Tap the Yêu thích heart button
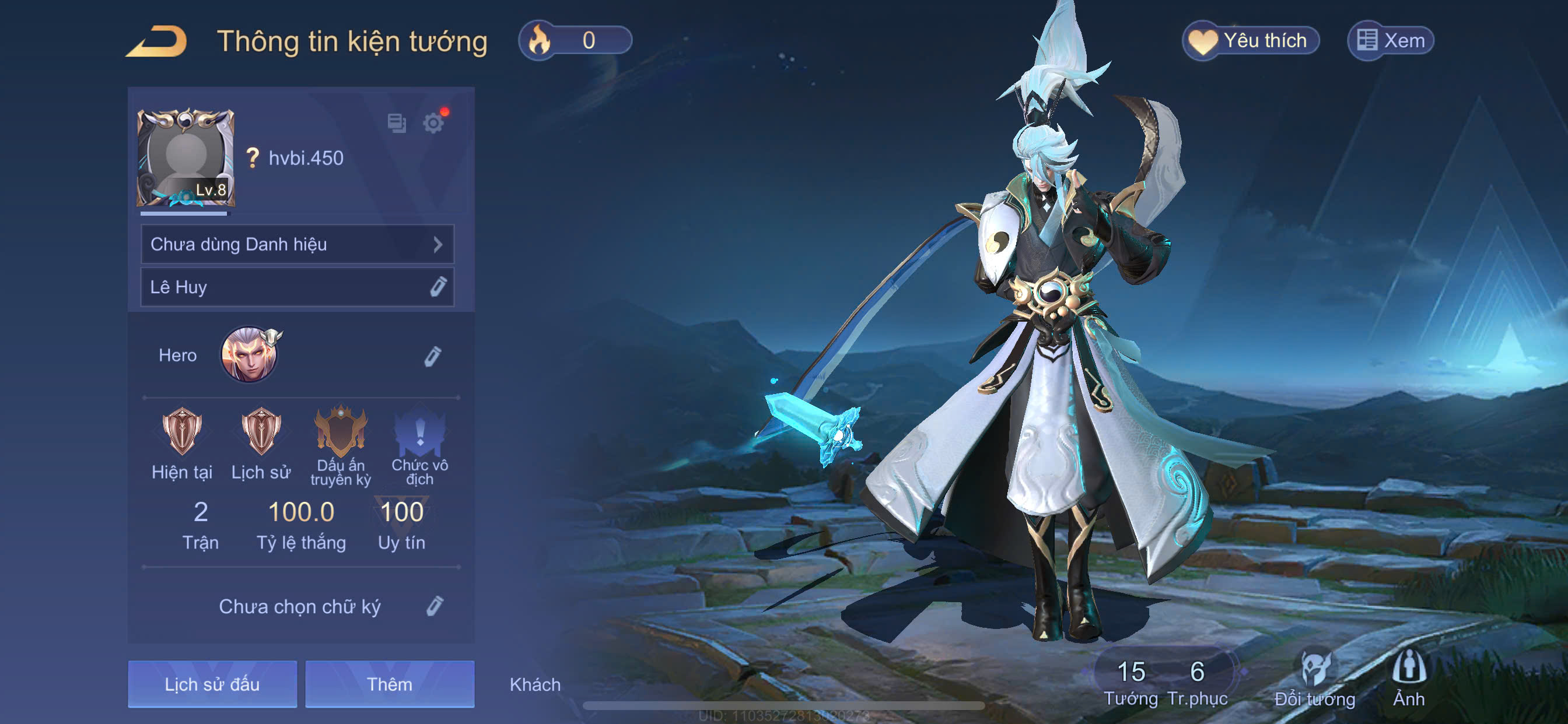The height and width of the screenshot is (724, 1568). tap(1250, 41)
